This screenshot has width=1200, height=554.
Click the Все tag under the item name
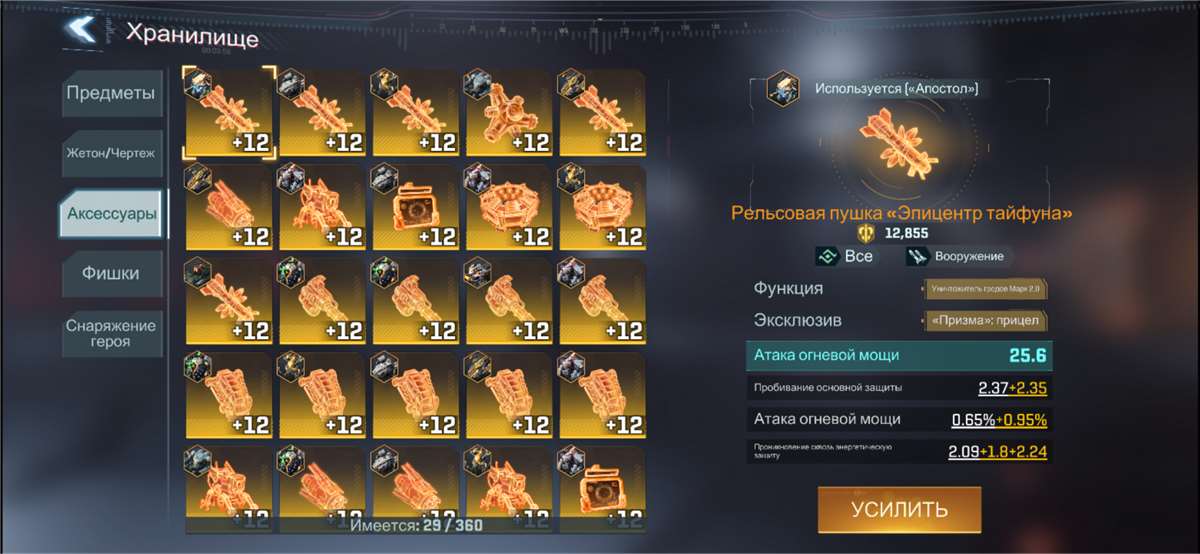(845, 256)
